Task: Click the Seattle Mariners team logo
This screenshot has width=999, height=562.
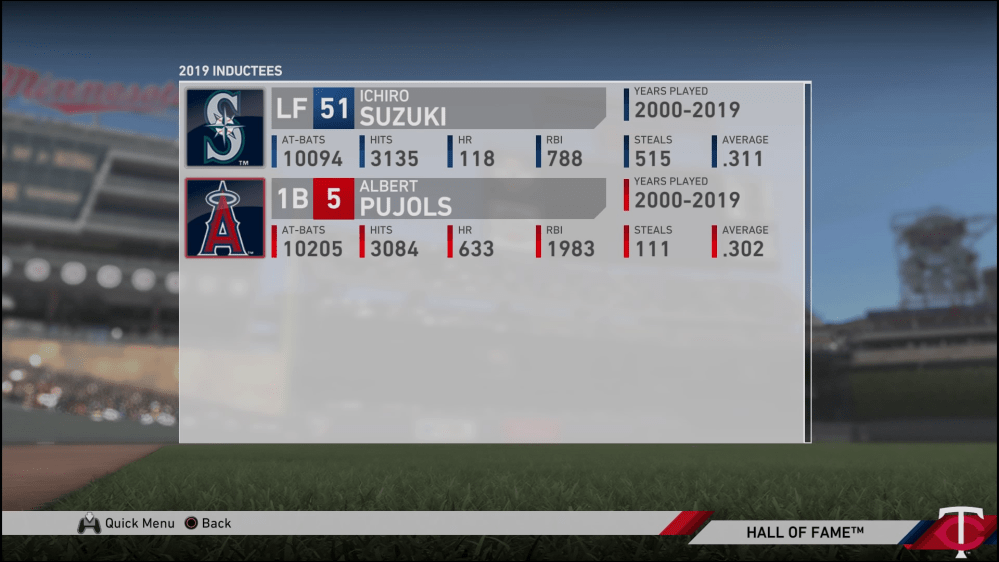Action: coord(225,127)
